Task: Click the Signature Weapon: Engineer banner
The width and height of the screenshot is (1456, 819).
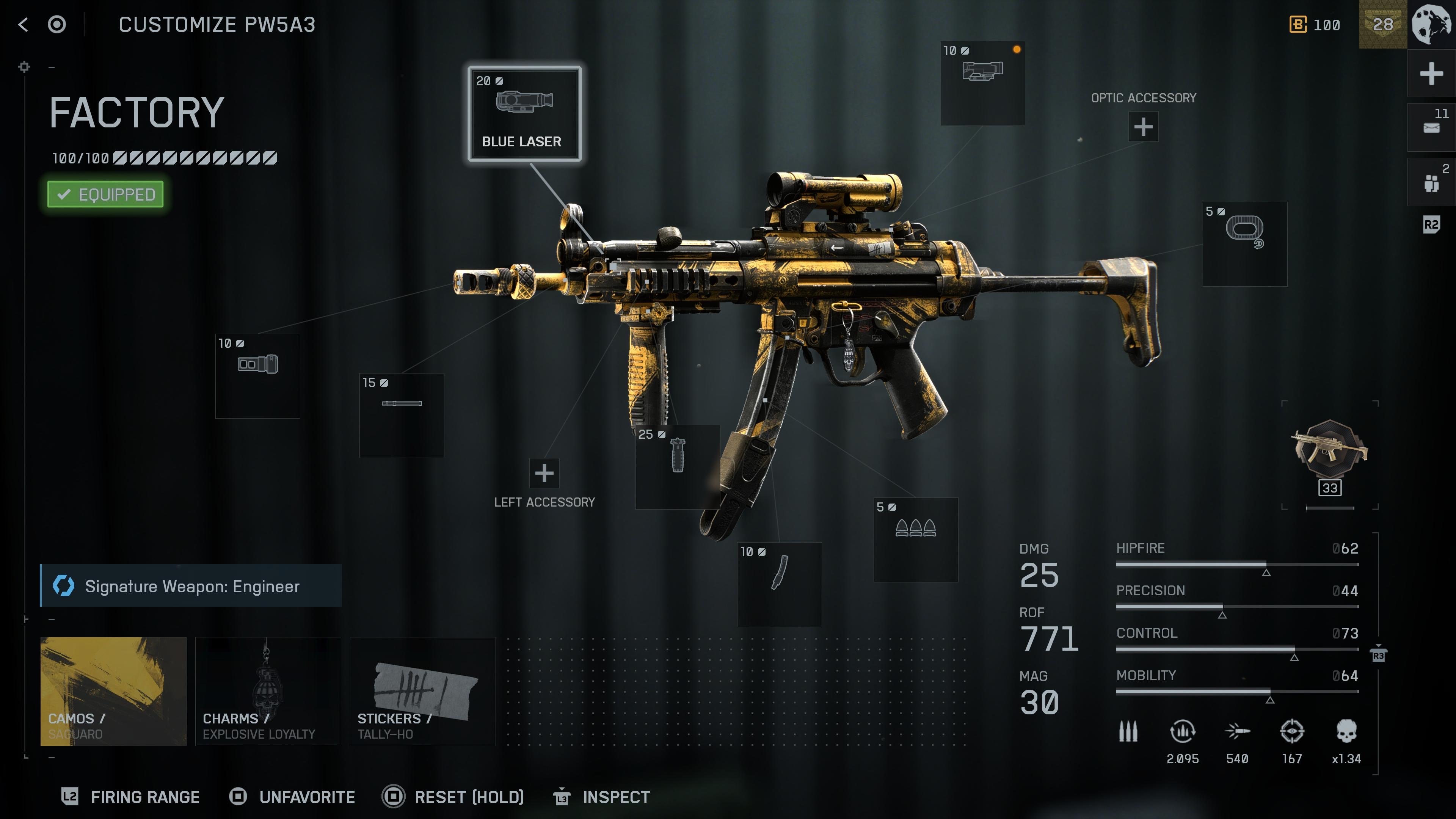Action: pos(191,586)
